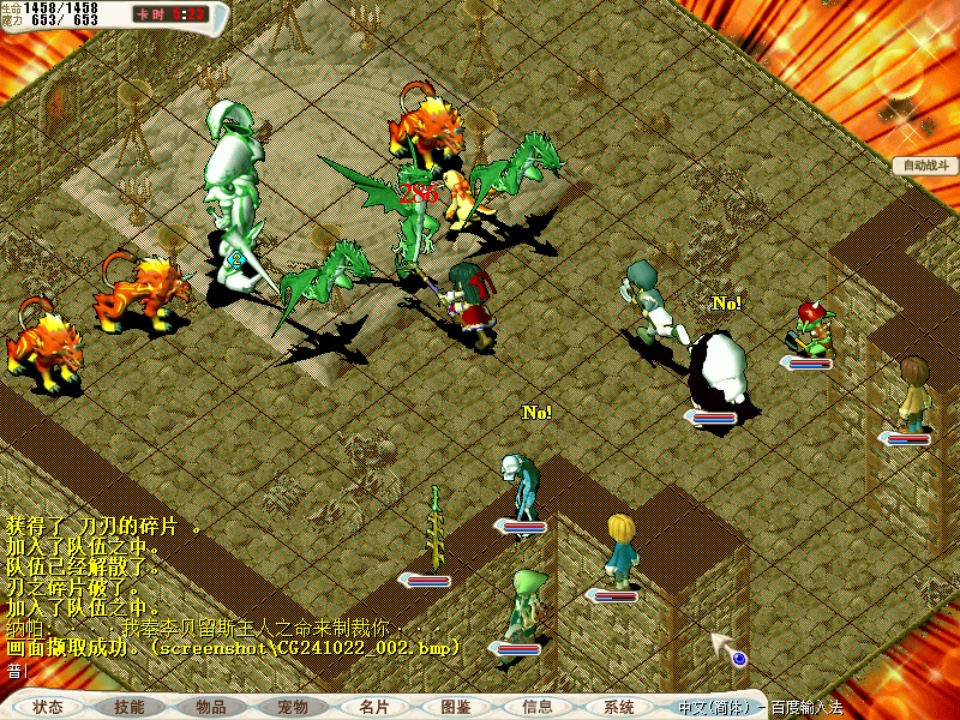Screen dimensions: 960x720
Task: Open the 系统 (System) menu
Action: [x=619, y=706]
